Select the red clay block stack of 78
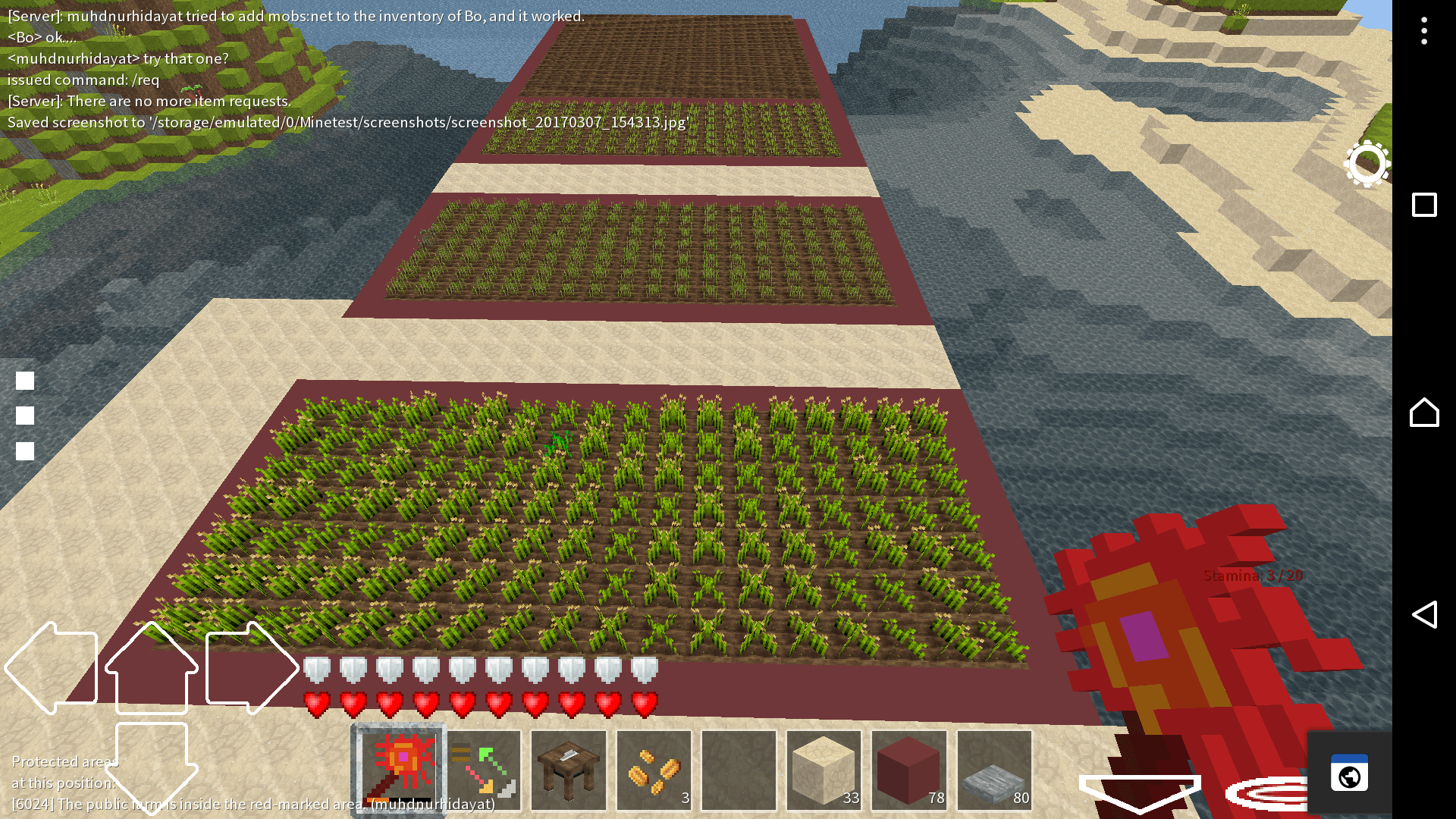1456x819 pixels. coord(908,770)
